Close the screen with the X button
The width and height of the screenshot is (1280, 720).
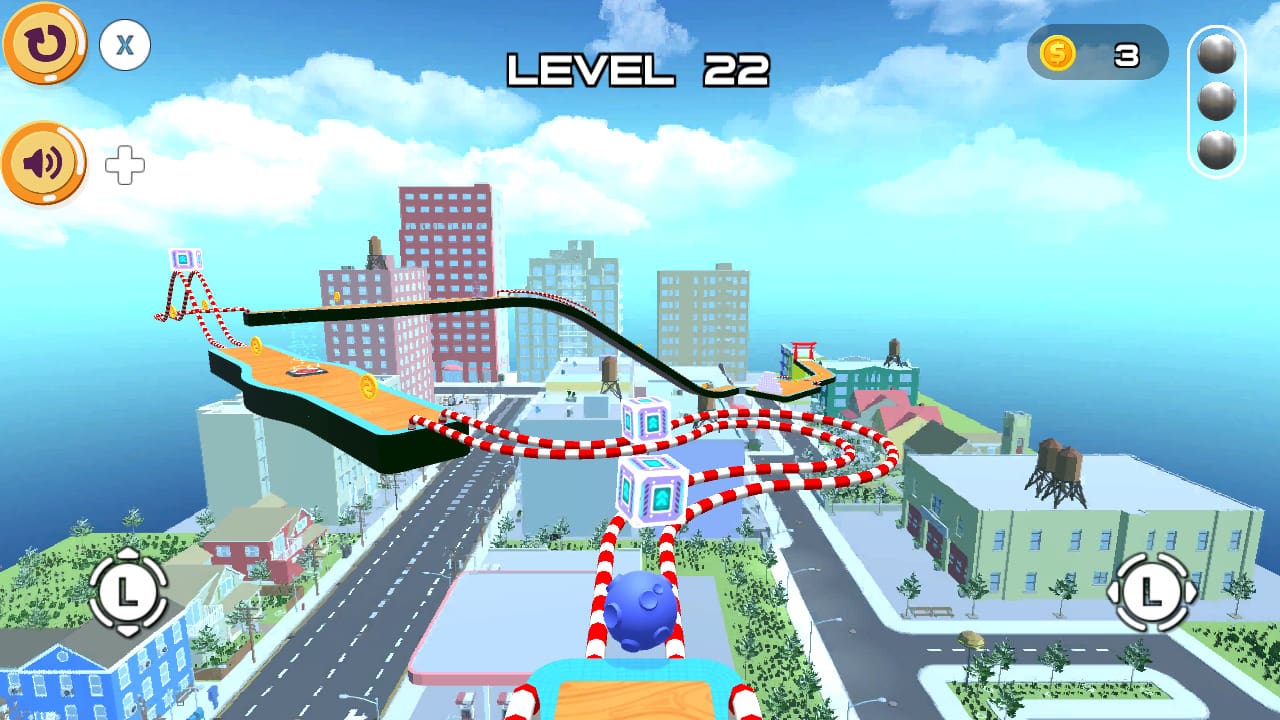click(x=122, y=46)
